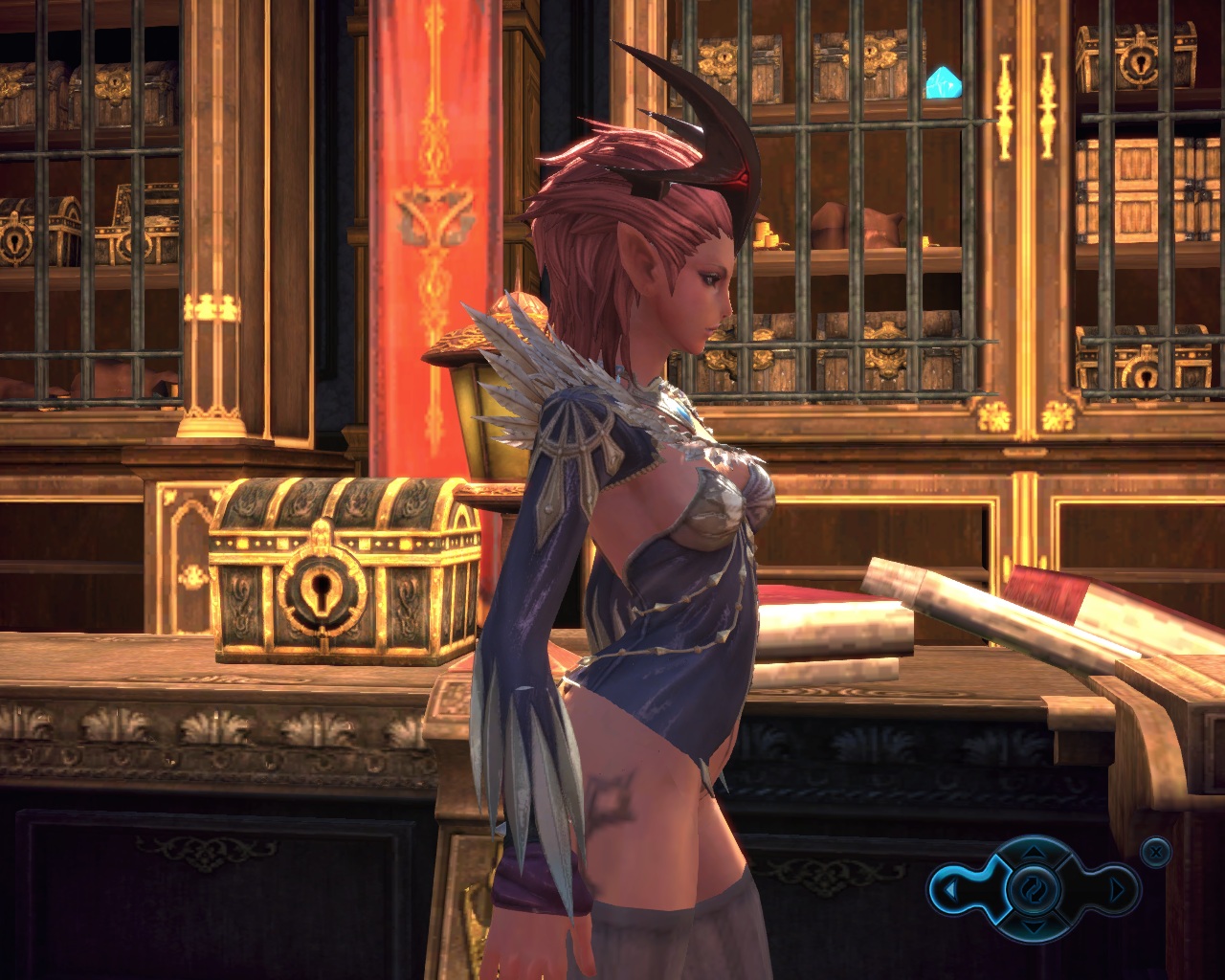Close the camera control with the X button

[1156, 851]
